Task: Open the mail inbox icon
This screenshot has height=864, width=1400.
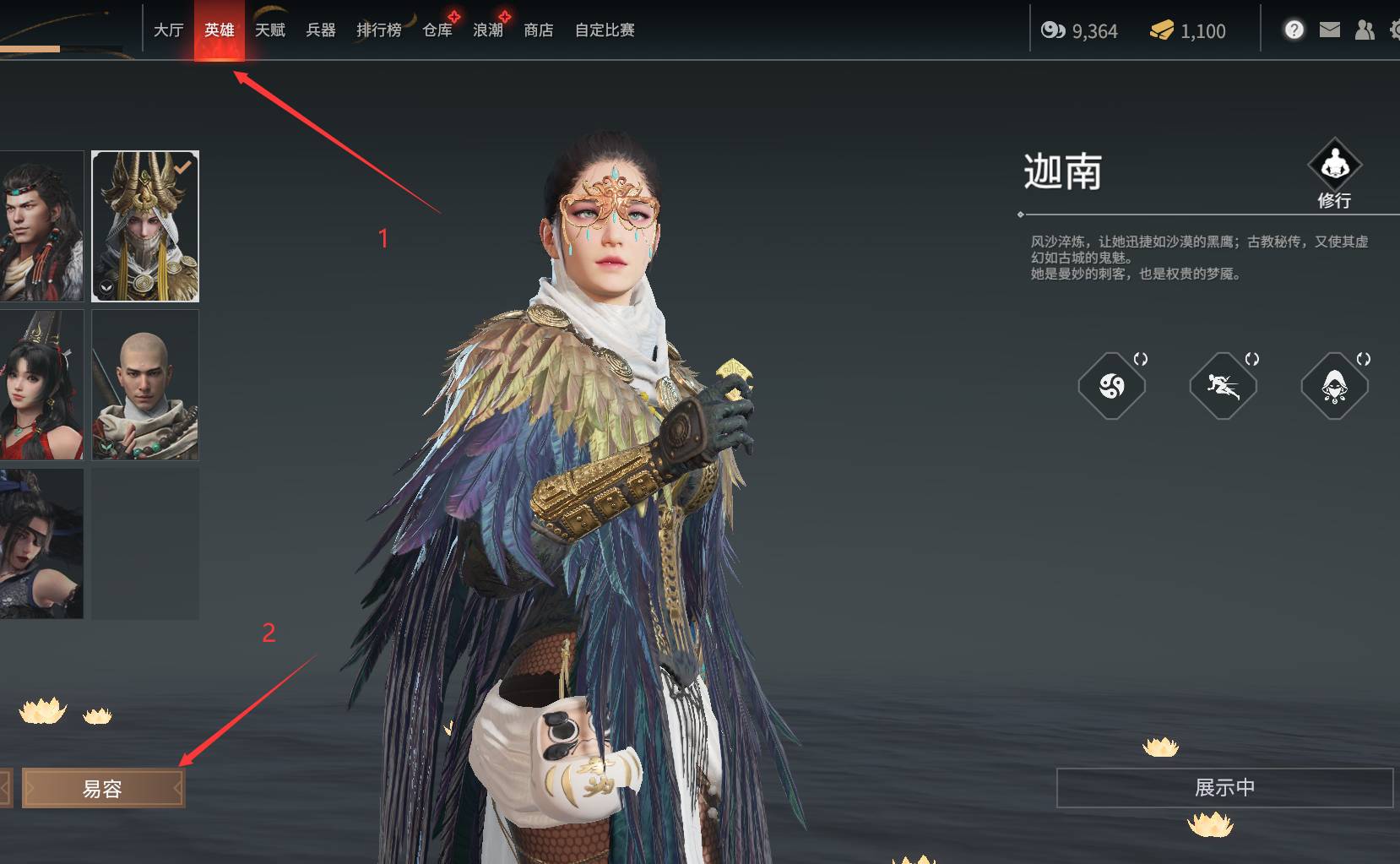Action: click(x=1328, y=30)
